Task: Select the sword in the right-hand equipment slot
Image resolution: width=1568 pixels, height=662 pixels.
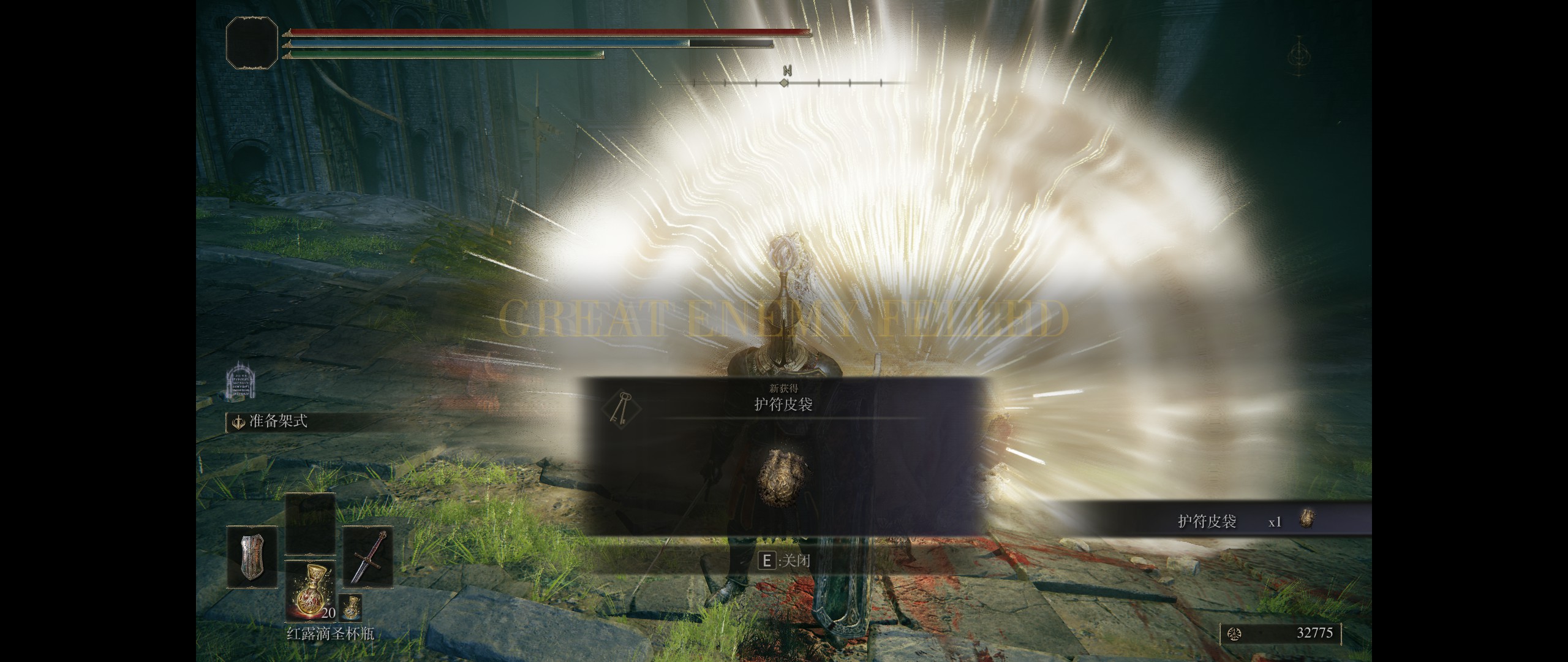Action: coord(367,556)
